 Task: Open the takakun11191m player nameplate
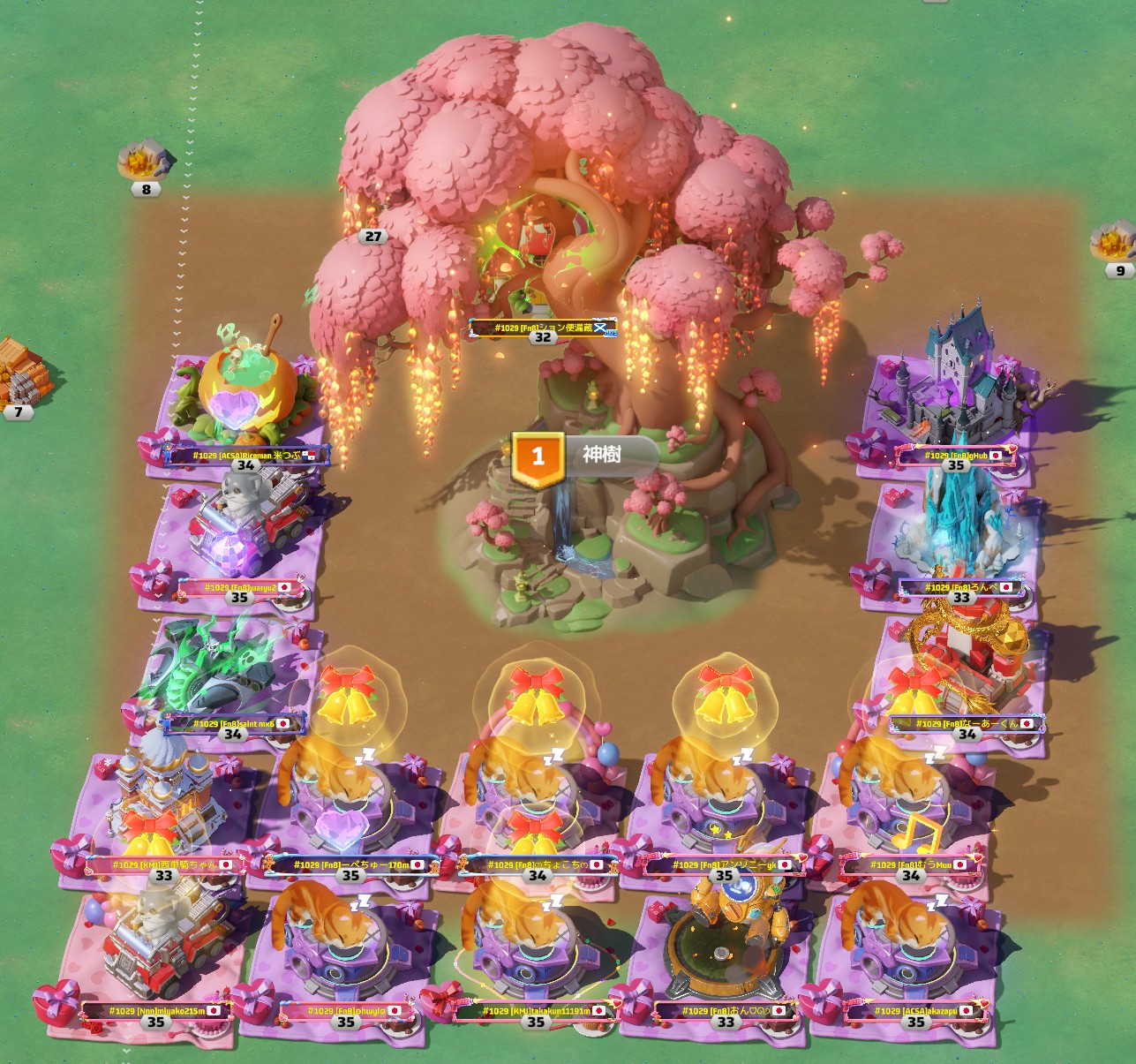pyautogui.click(x=536, y=1011)
